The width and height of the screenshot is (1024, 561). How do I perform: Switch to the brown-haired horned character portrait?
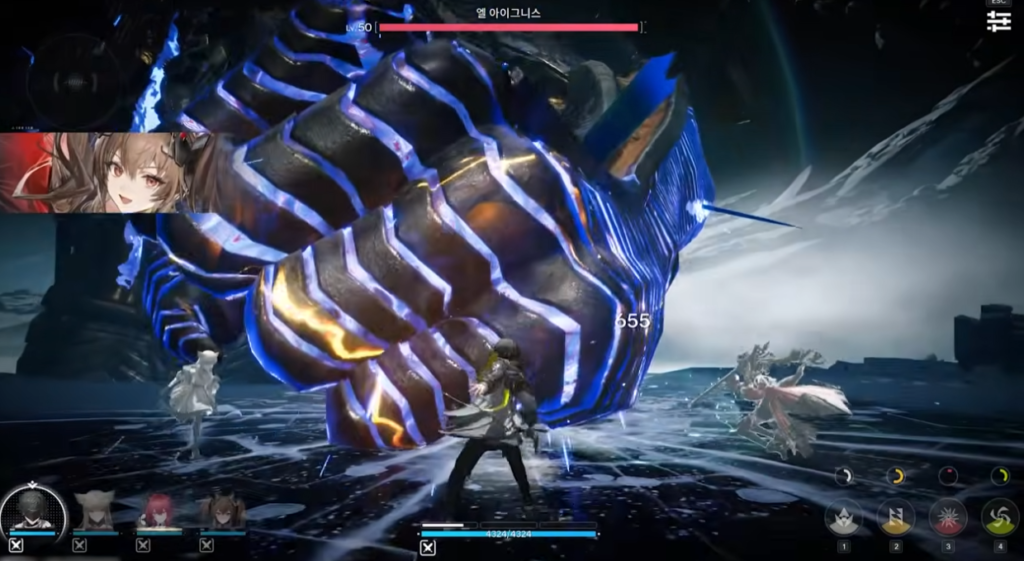click(x=221, y=511)
